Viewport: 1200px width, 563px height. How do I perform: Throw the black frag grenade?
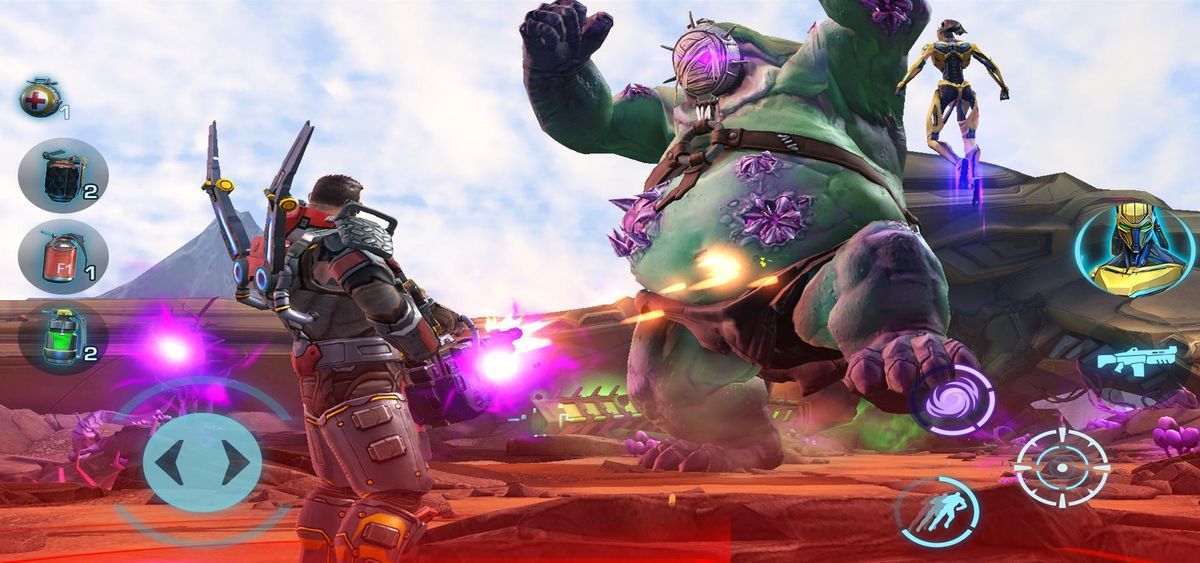click(62, 175)
